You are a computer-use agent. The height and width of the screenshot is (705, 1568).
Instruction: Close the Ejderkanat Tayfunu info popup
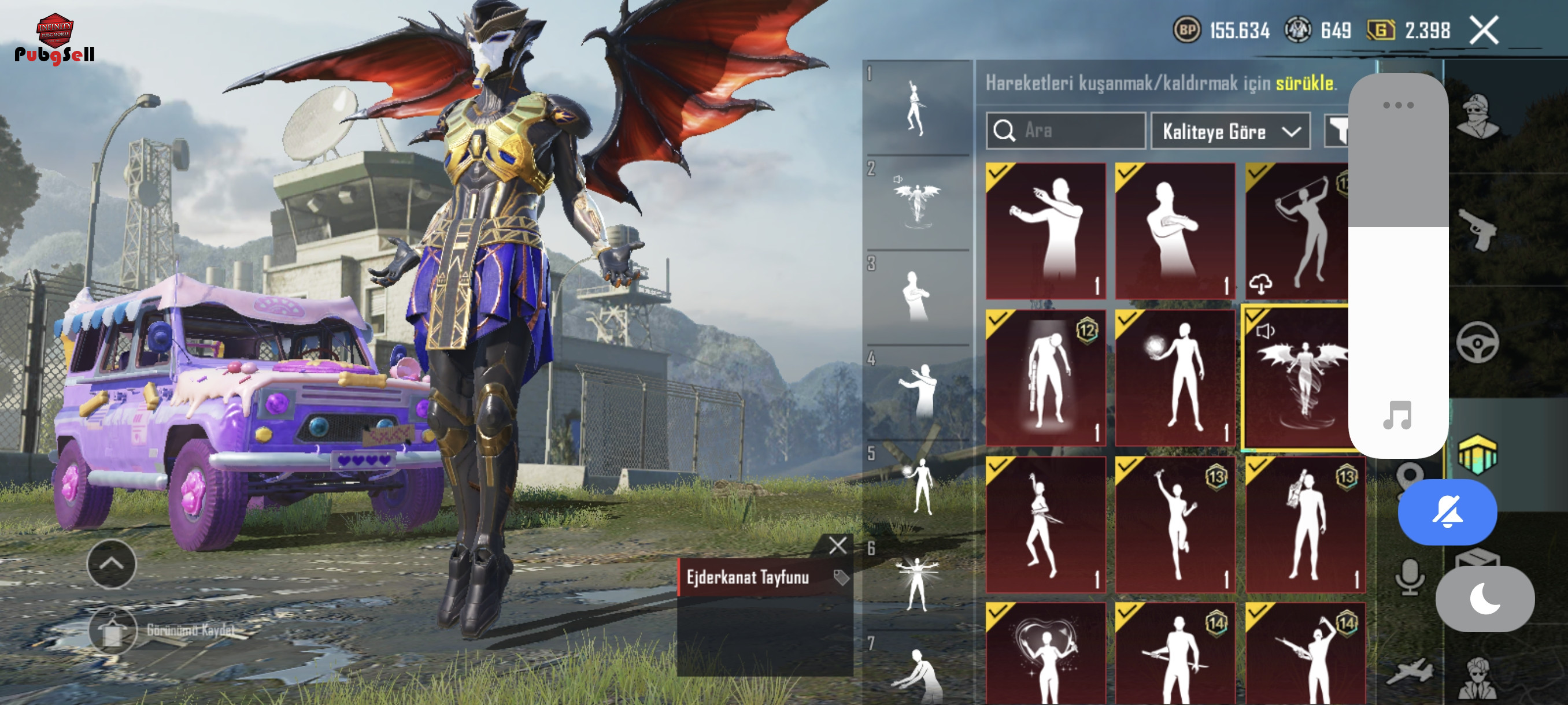[x=838, y=545]
